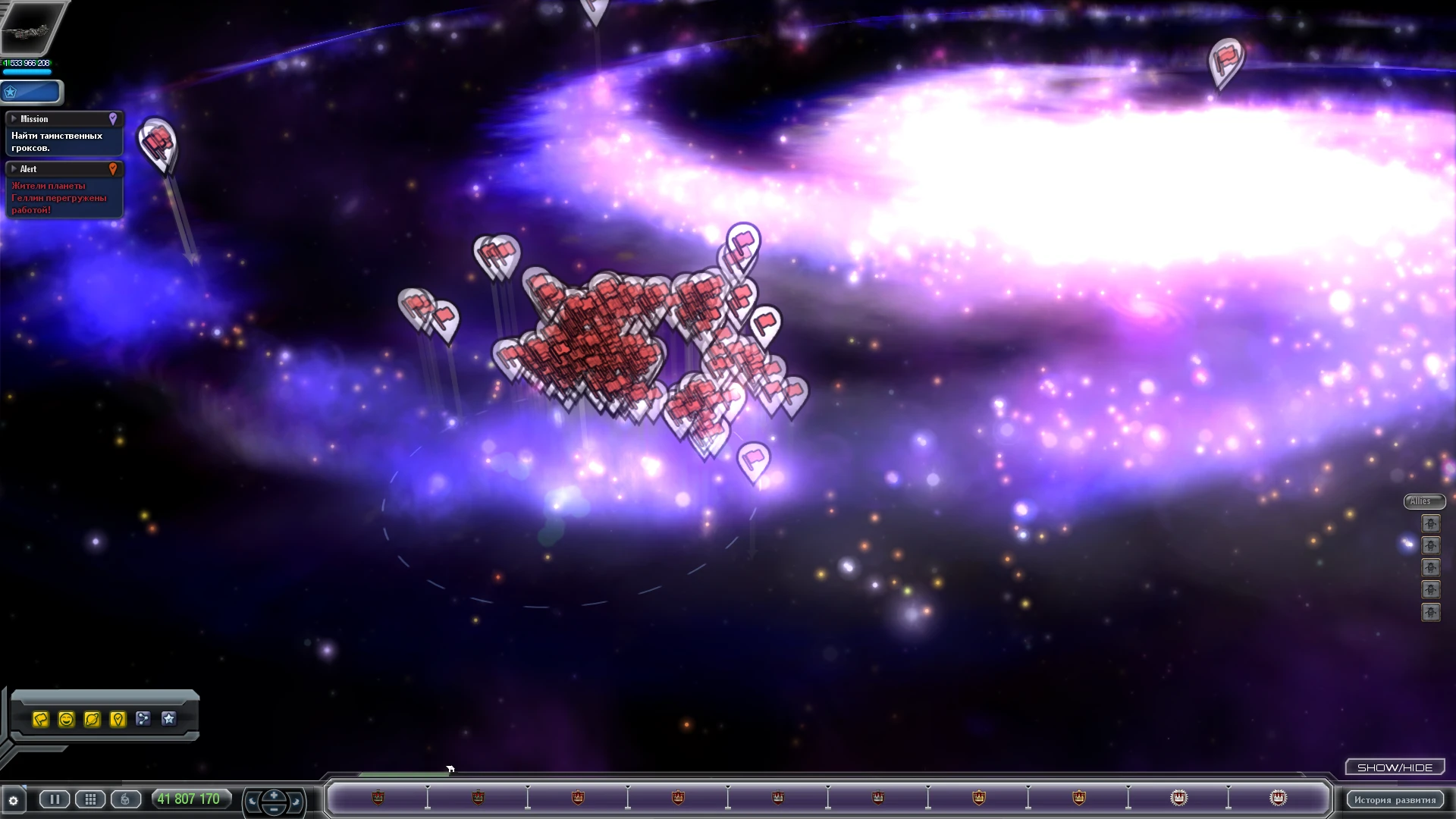1456x819 pixels.
Task: Select the planet filter icon
Action: tap(93, 719)
